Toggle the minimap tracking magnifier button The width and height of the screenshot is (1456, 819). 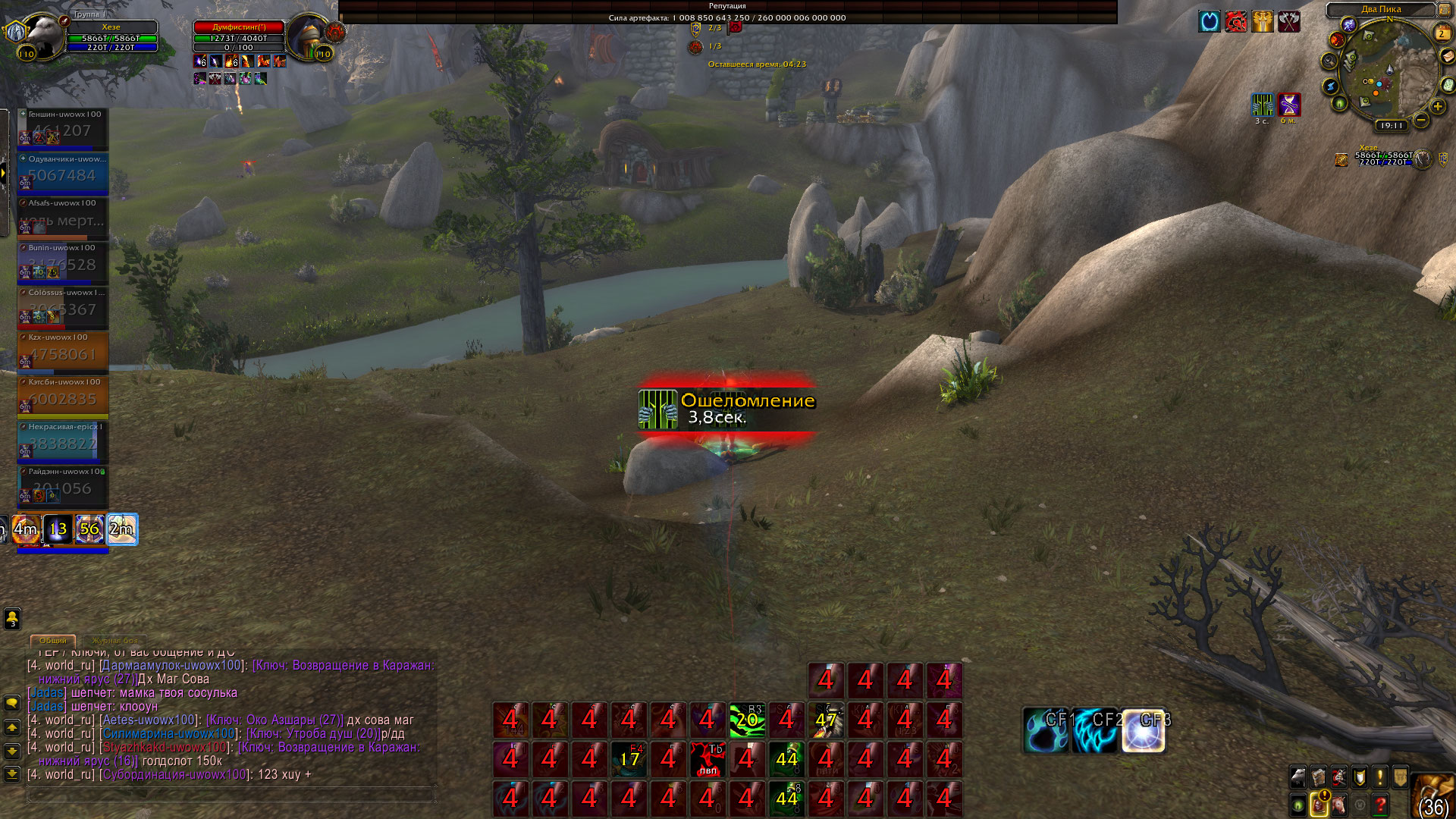coord(1329,61)
